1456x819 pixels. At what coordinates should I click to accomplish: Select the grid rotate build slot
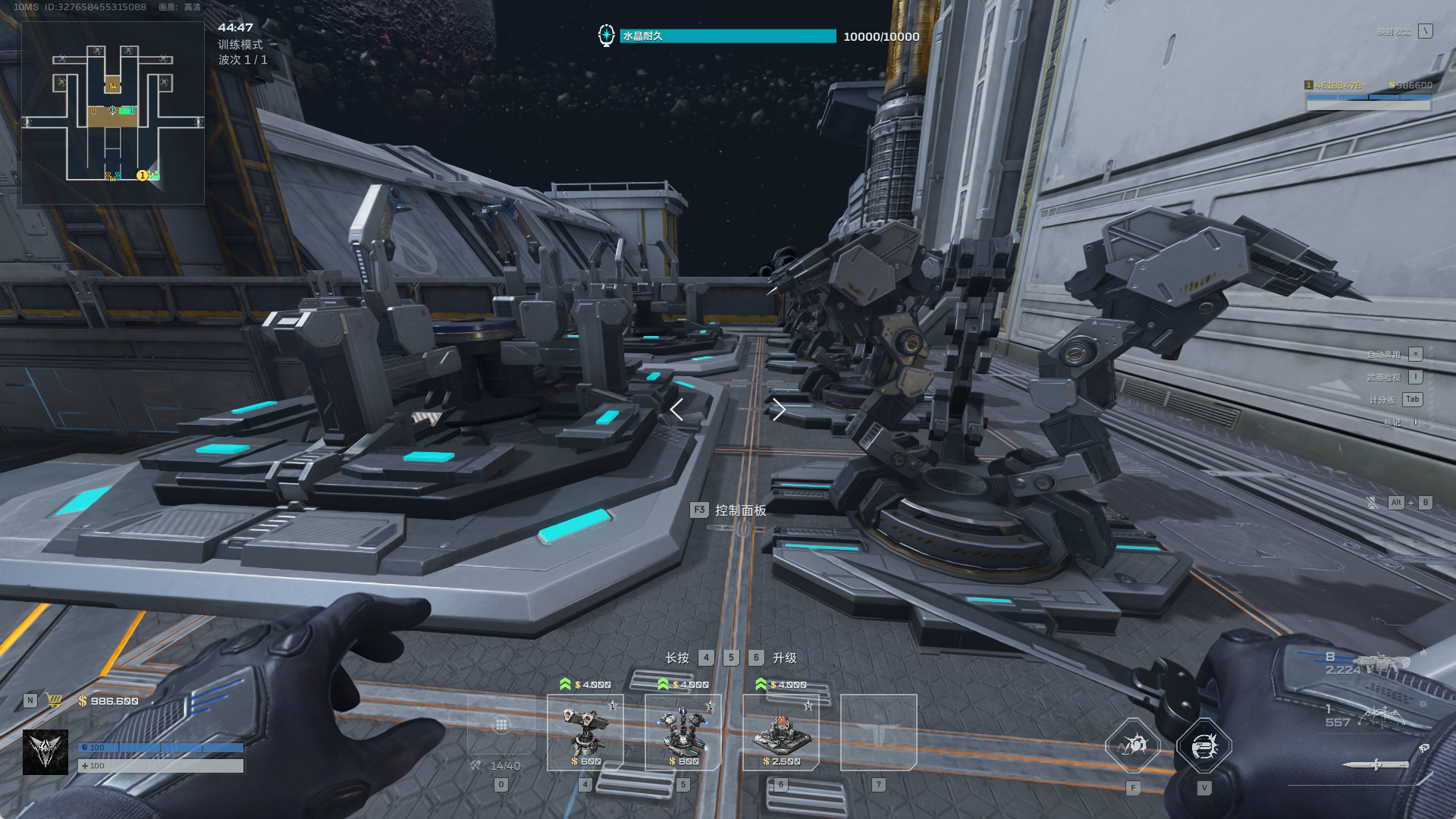pyautogui.click(x=501, y=725)
